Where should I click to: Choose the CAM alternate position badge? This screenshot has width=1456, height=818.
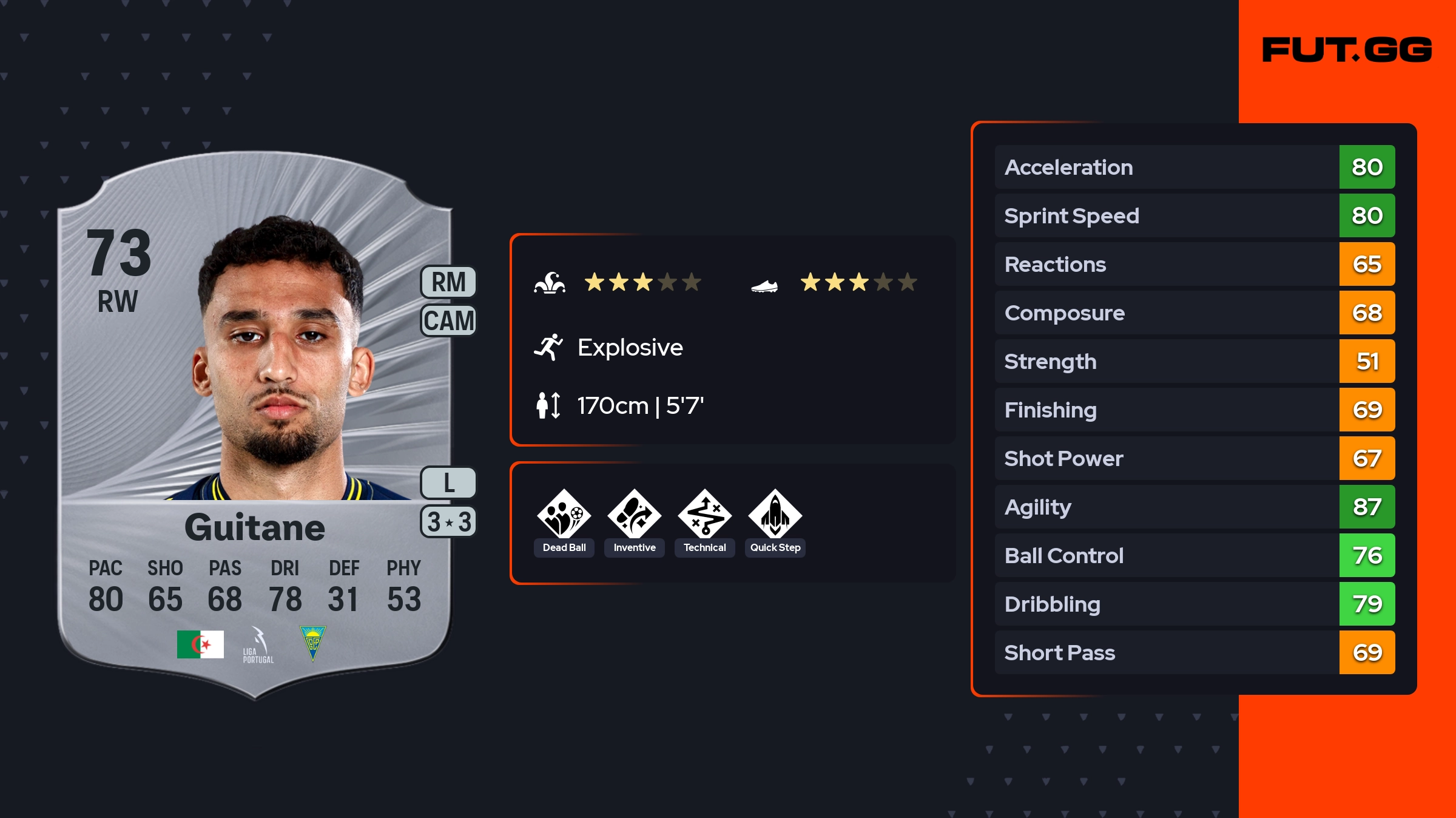click(x=448, y=320)
